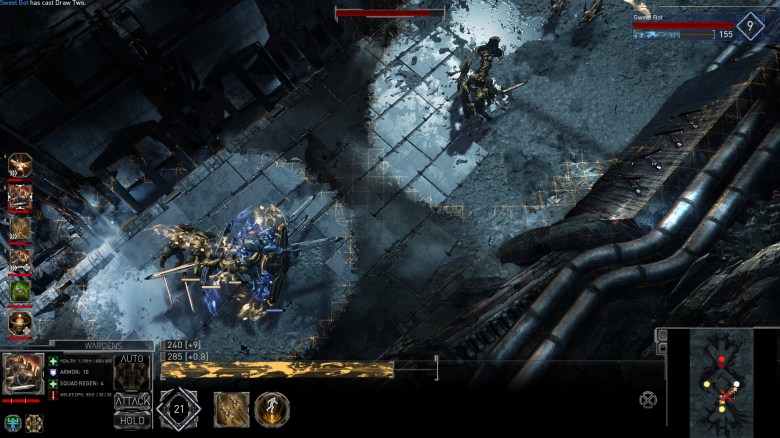Image resolution: width=780 pixels, height=438 pixels.
Task: Click the blue-green figure icon under portrait
Action: (13, 423)
